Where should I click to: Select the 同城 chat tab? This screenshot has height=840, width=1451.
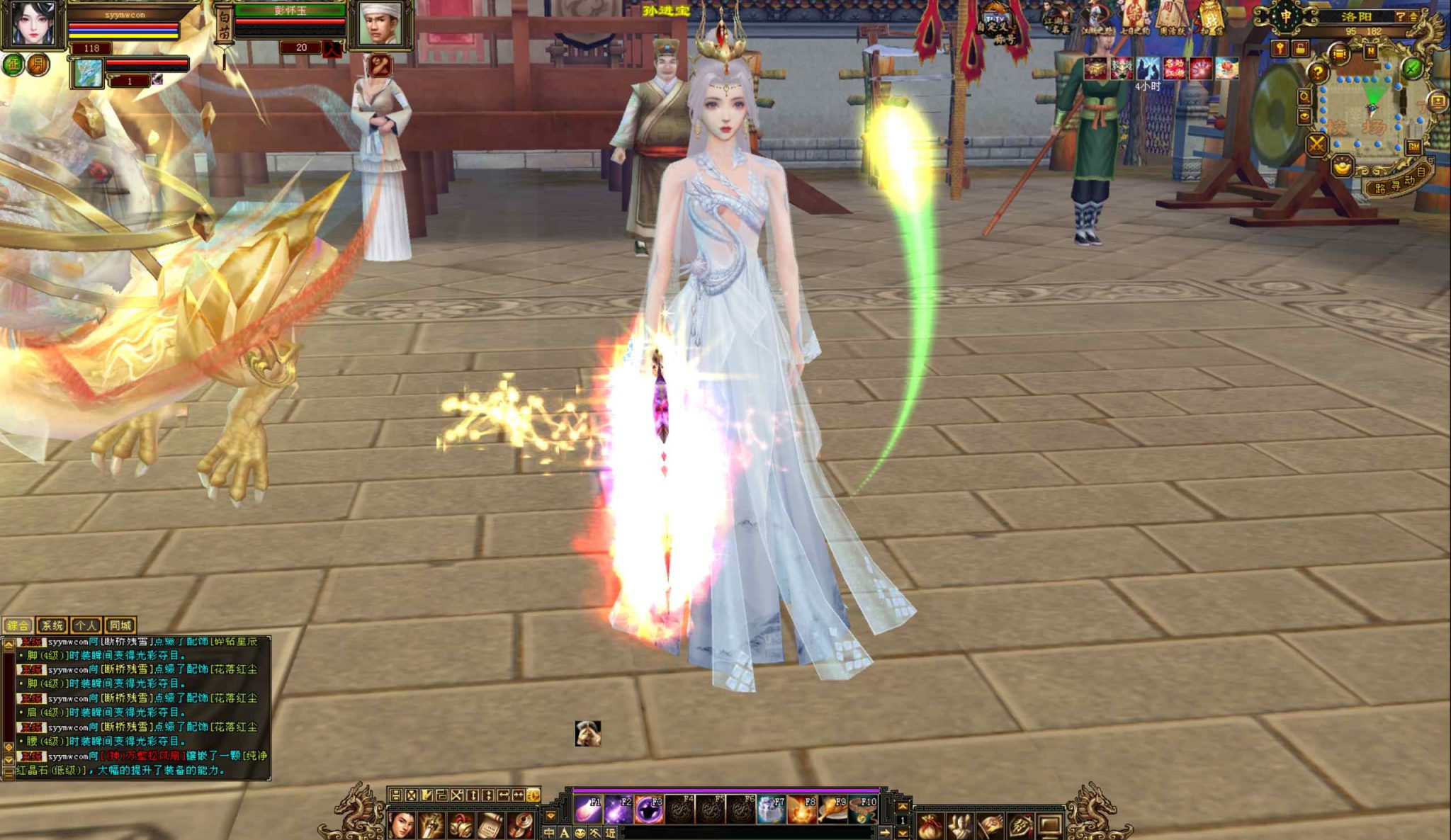pyautogui.click(x=120, y=625)
